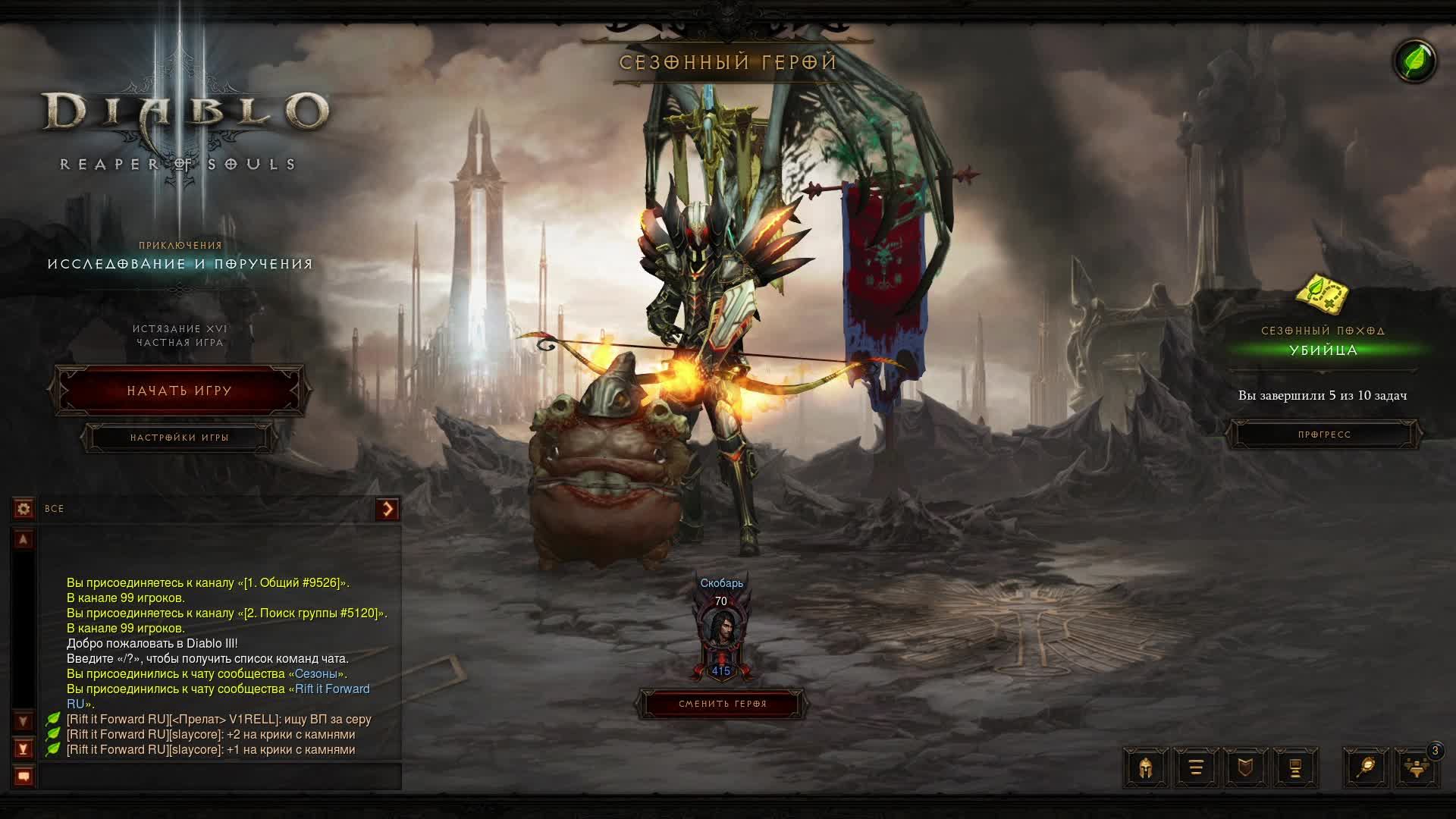1456x819 pixels.
Task: Open the shield achievements icon
Action: click(1245, 767)
